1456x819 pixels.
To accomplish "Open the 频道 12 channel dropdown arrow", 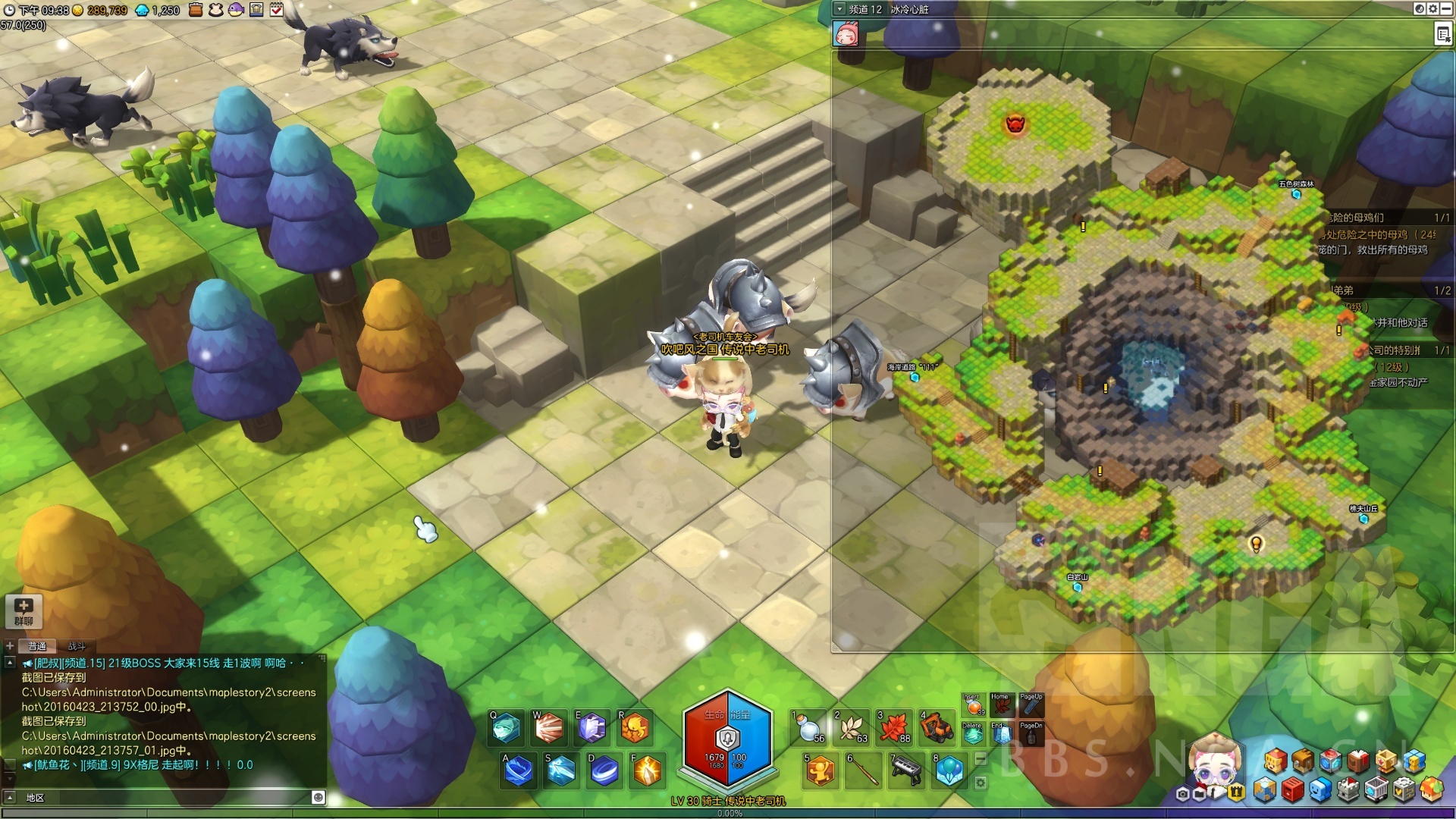I will 839,9.
